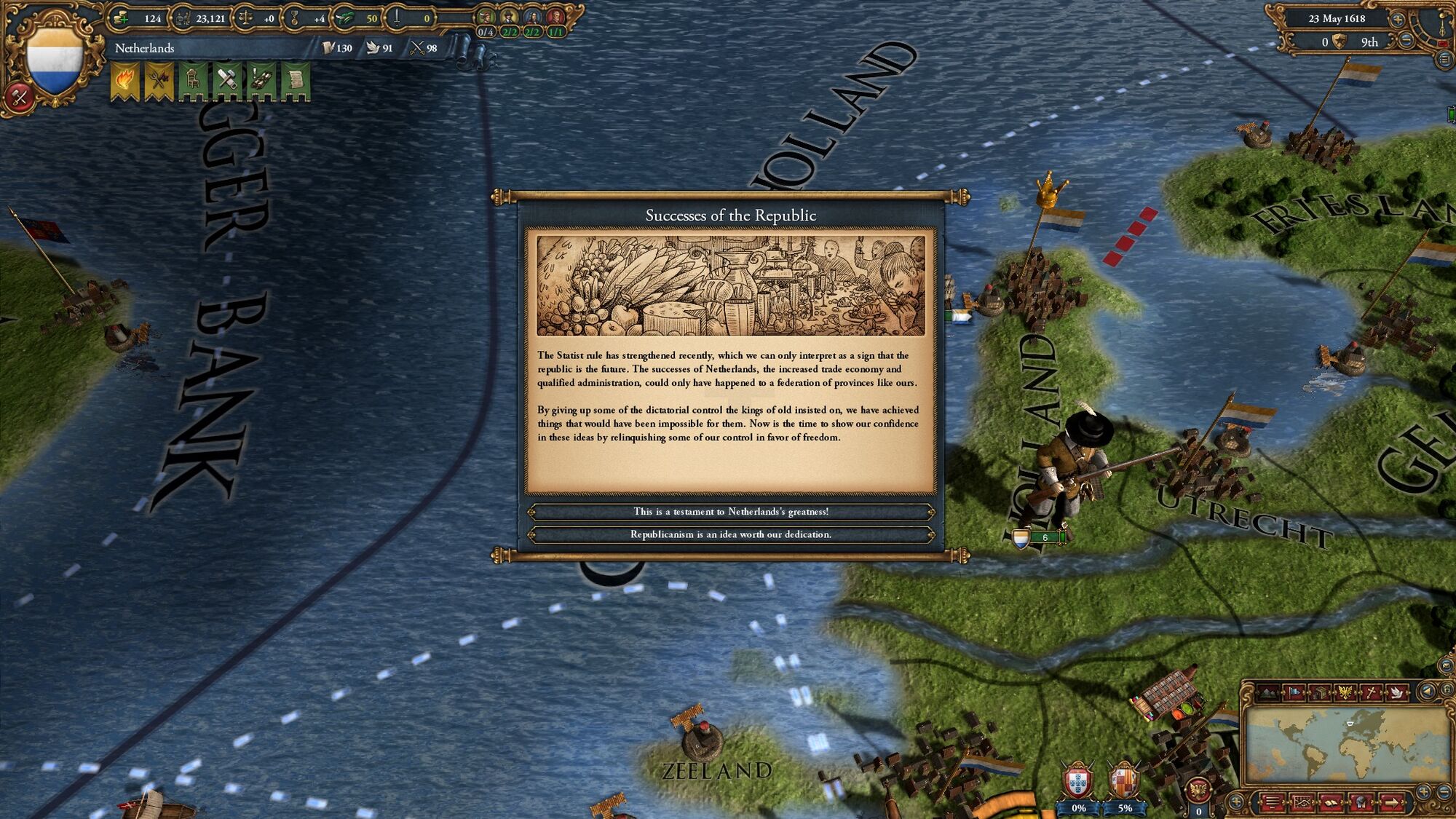
Task: Zoom in using the minimap plus button
Action: point(1423,792)
